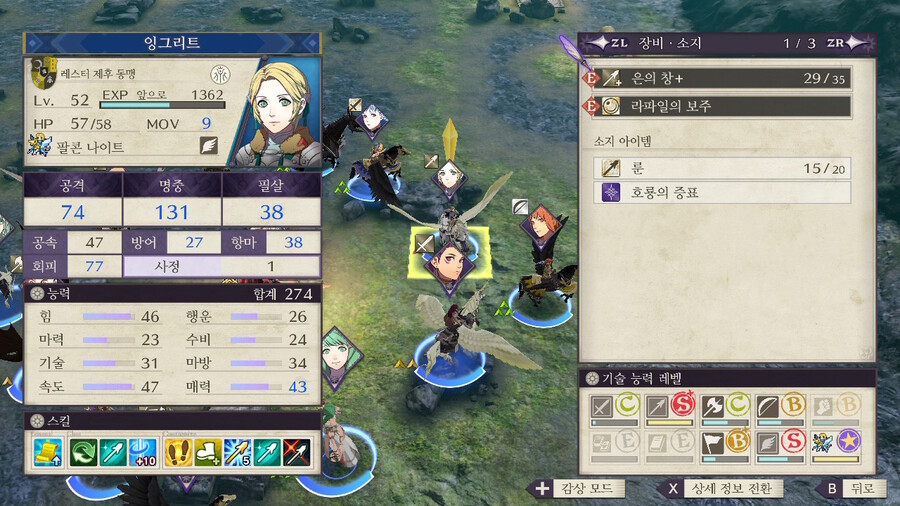Select the class mastery star entry
Viewport: 900px width, 506px height.
click(832, 443)
